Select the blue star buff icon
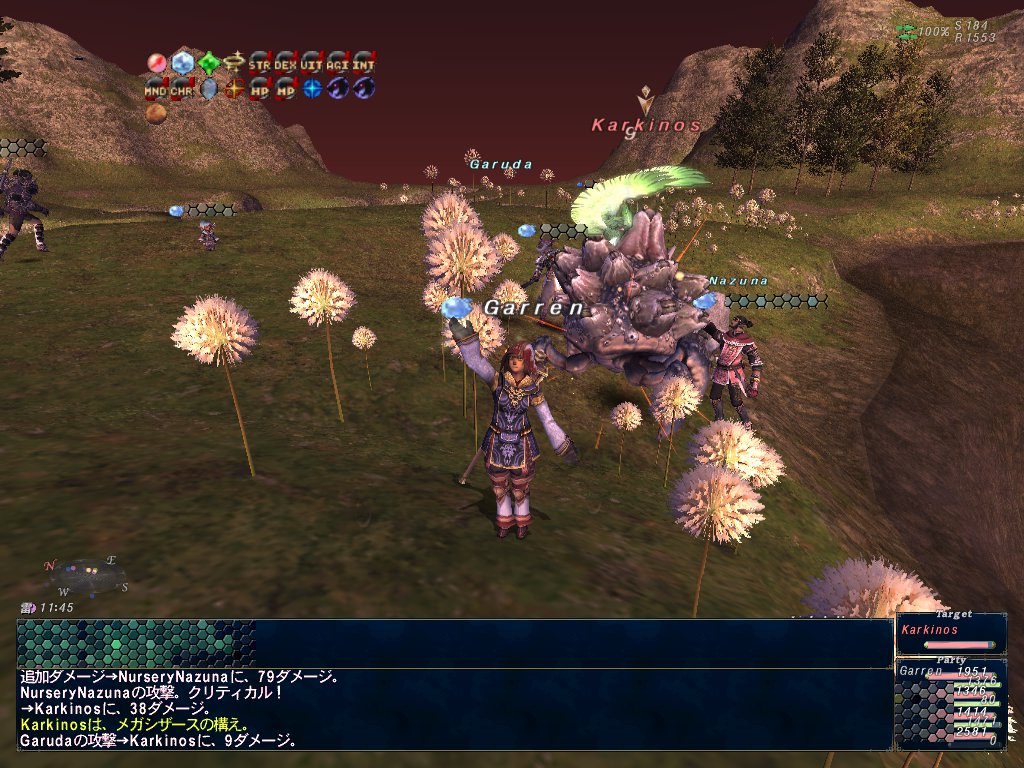Screen dimensions: 1024x768 point(312,88)
